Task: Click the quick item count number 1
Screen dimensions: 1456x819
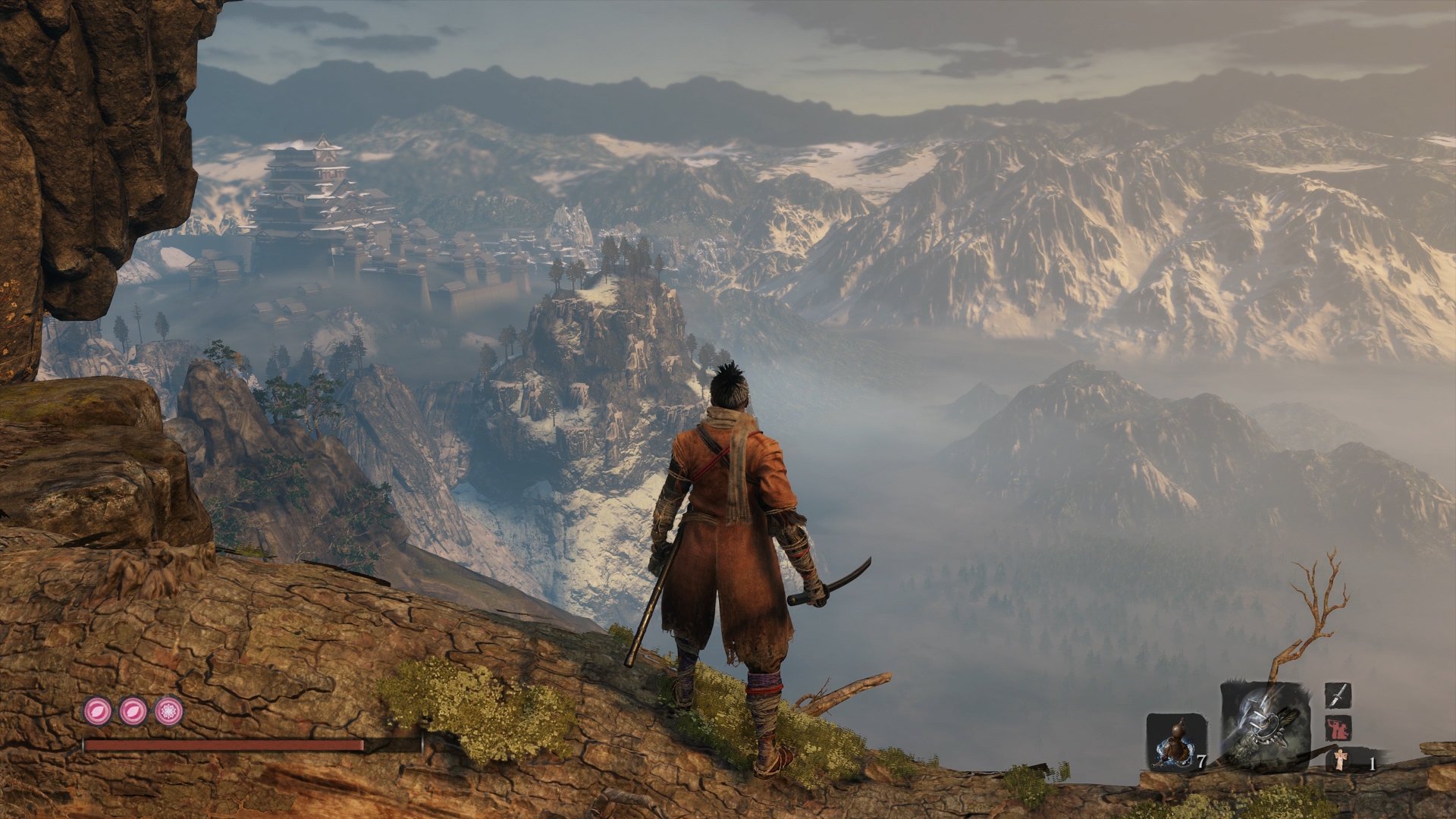Action: [x=1374, y=762]
